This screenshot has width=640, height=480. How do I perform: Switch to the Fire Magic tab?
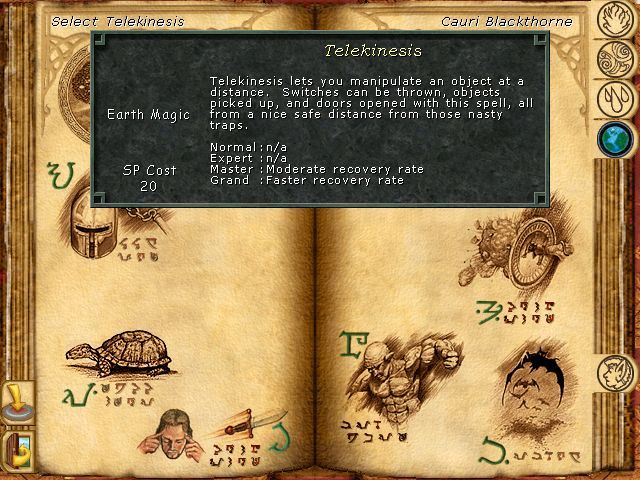point(613,17)
